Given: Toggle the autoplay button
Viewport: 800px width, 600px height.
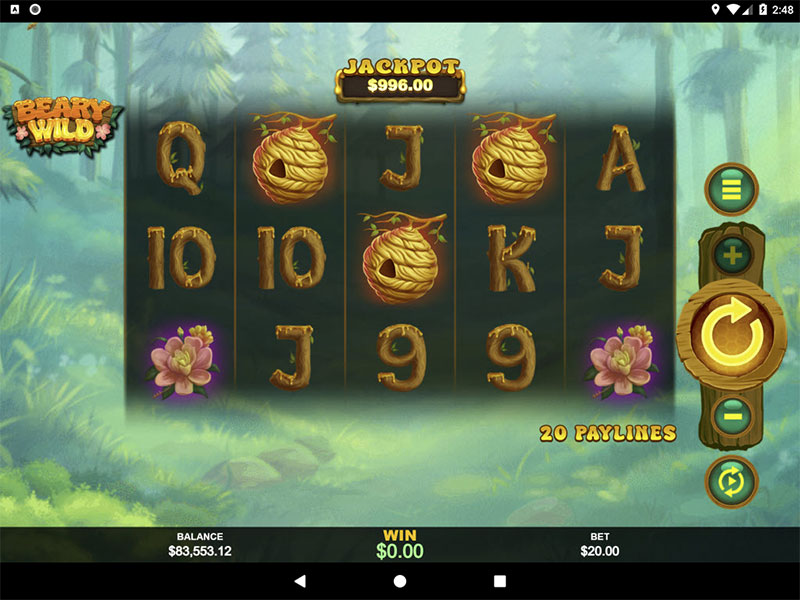Looking at the screenshot, I should pos(732,481).
